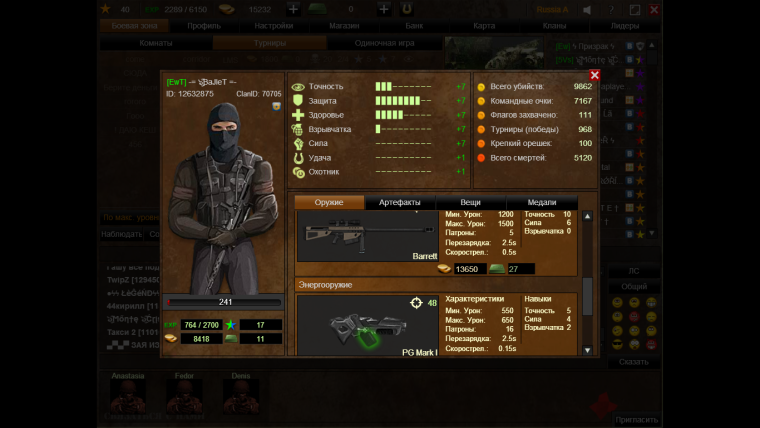Close the player profile window
The height and width of the screenshot is (428, 760).
coord(595,75)
